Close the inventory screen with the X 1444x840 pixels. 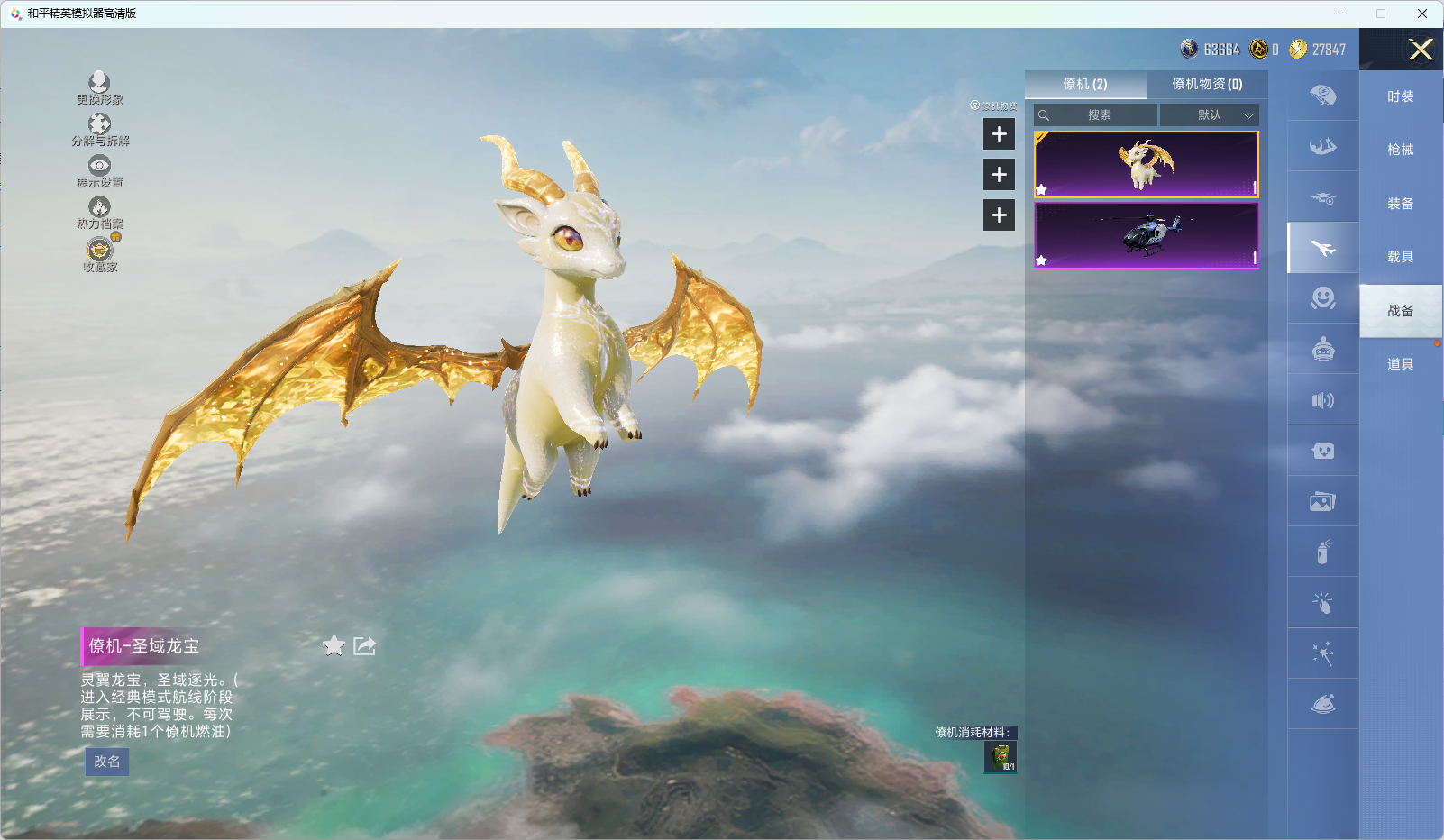click(1421, 50)
